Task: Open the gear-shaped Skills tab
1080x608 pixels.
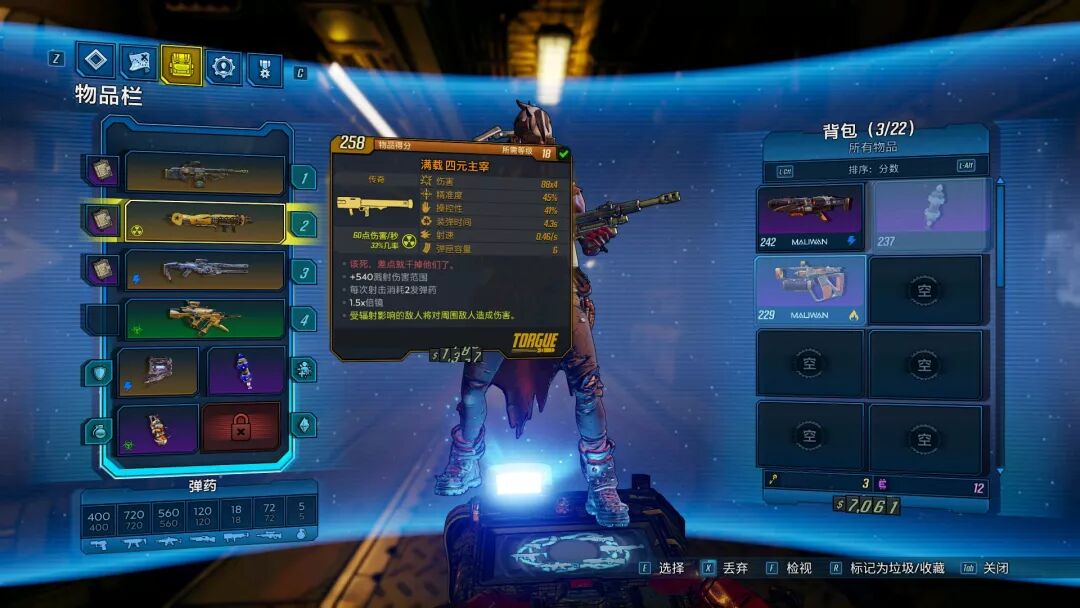Action: pos(223,67)
